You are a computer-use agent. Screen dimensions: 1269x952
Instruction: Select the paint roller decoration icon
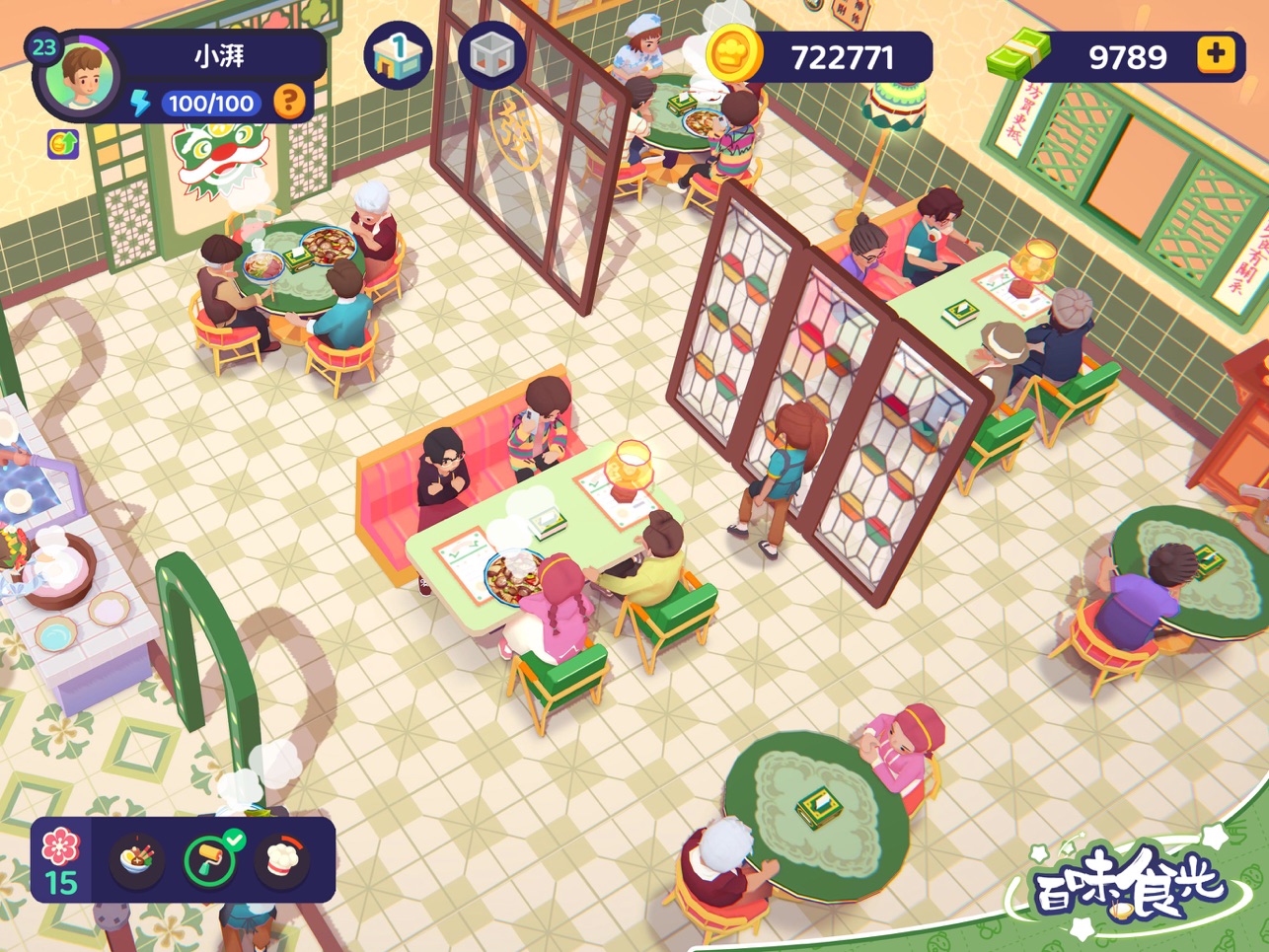211,859
